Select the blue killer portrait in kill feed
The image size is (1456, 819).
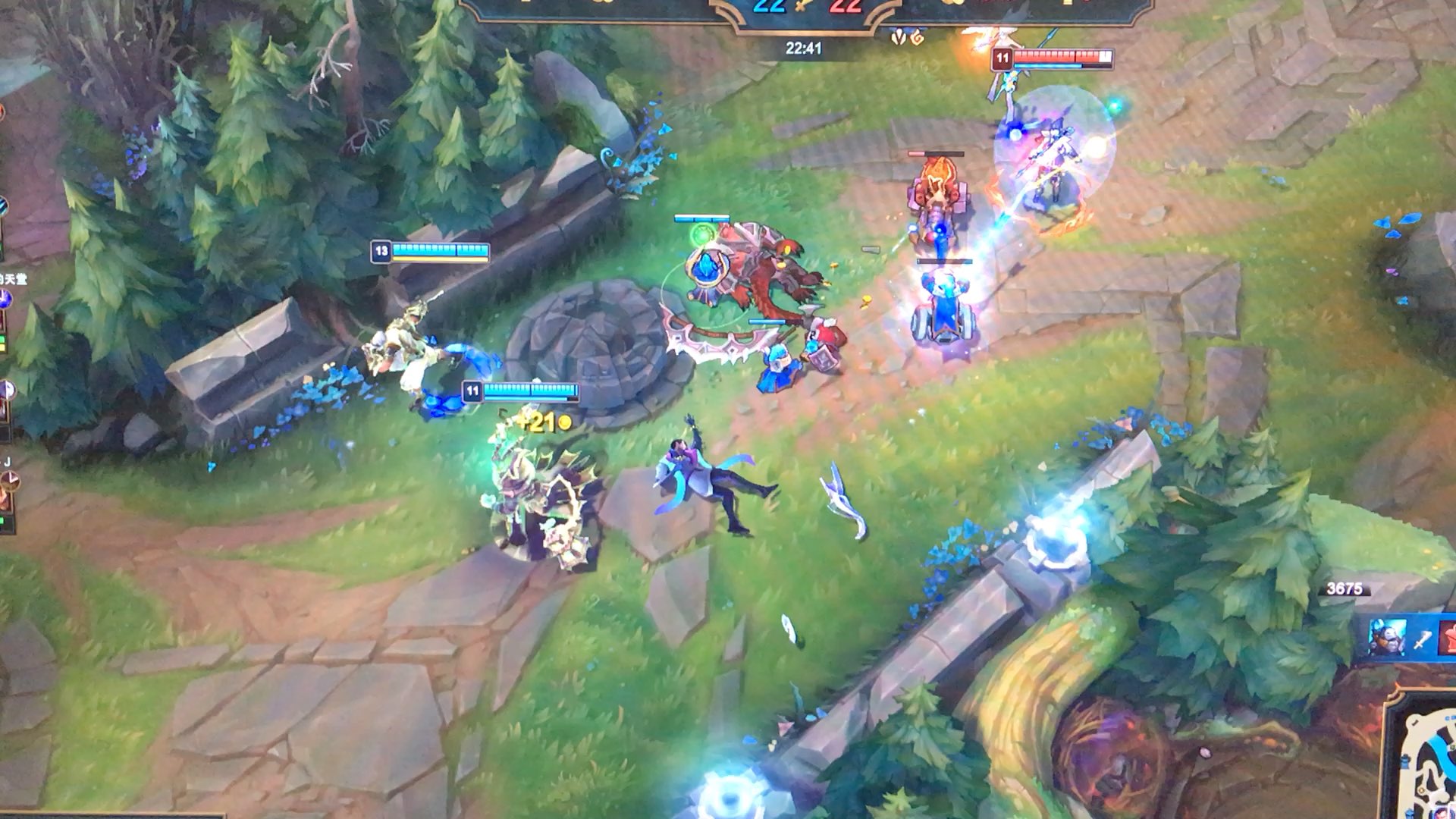coord(1386,637)
